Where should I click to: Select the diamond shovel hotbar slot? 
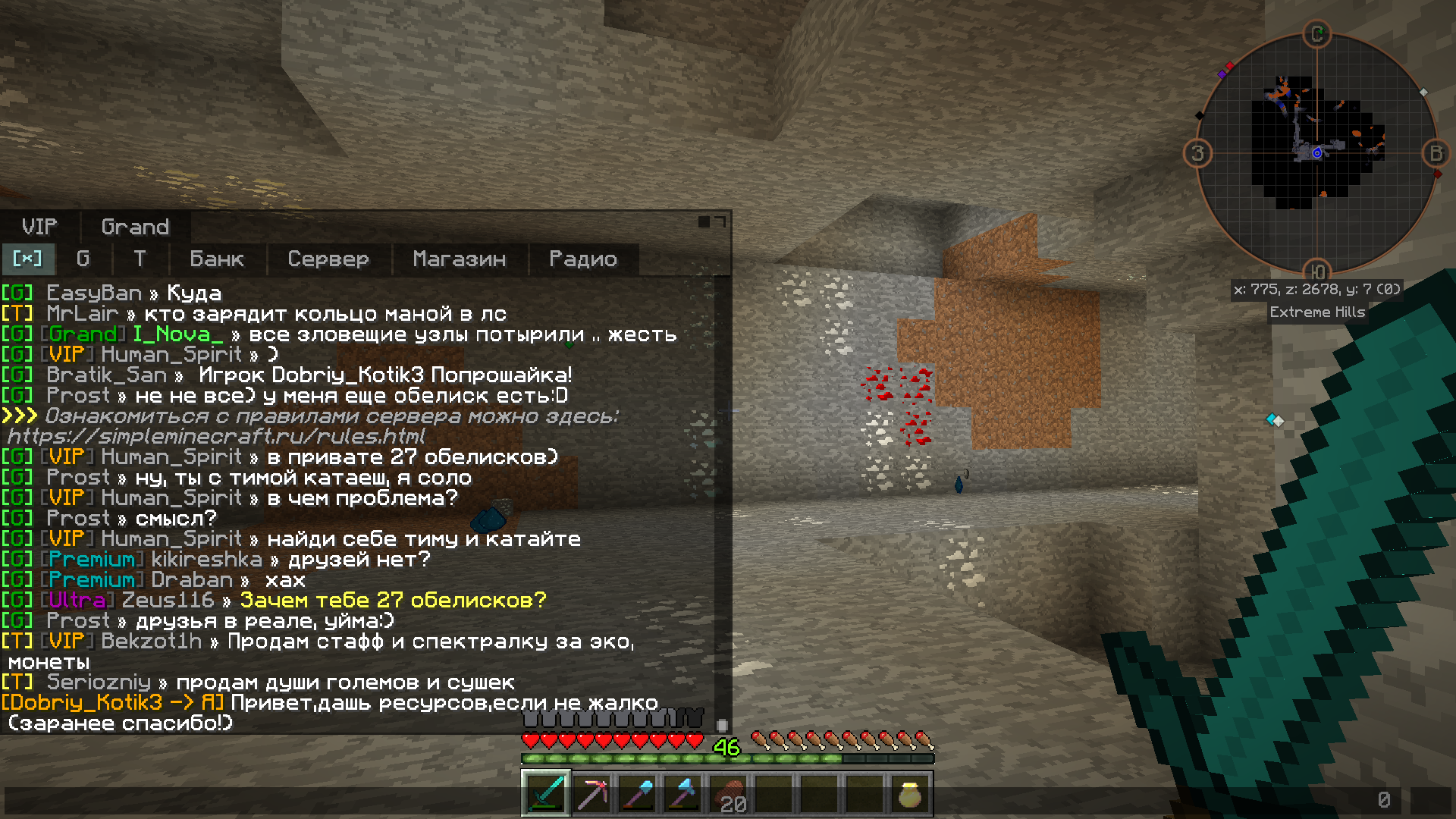638,794
